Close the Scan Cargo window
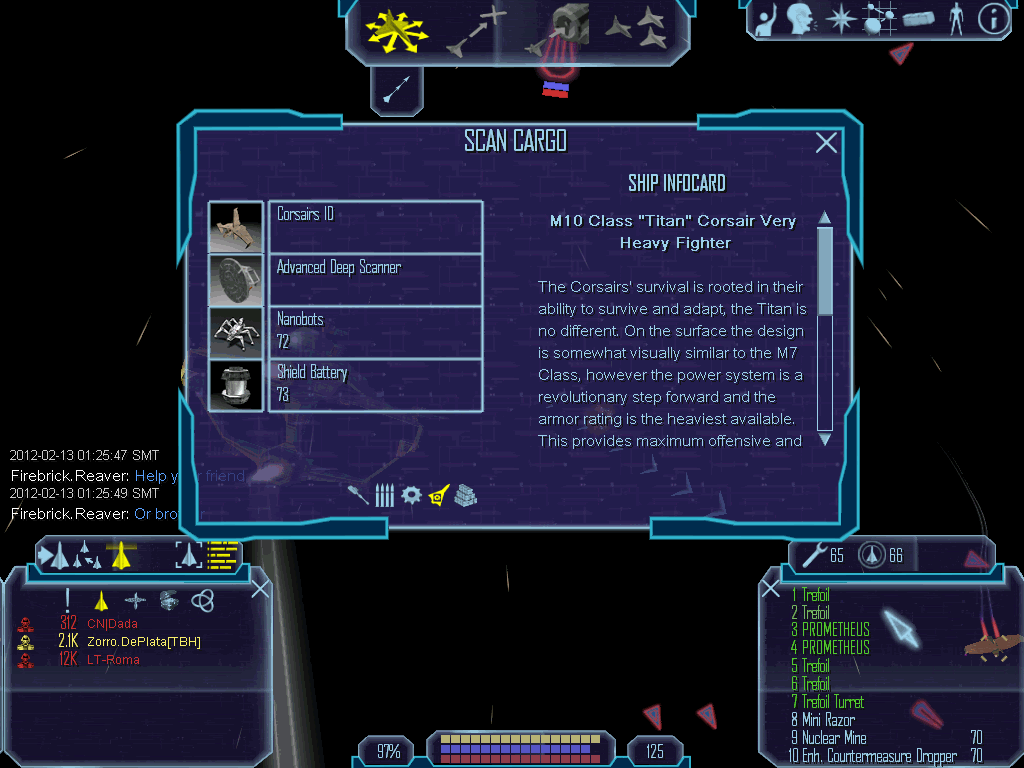The width and height of the screenshot is (1024, 768). click(x=826, y=143)
